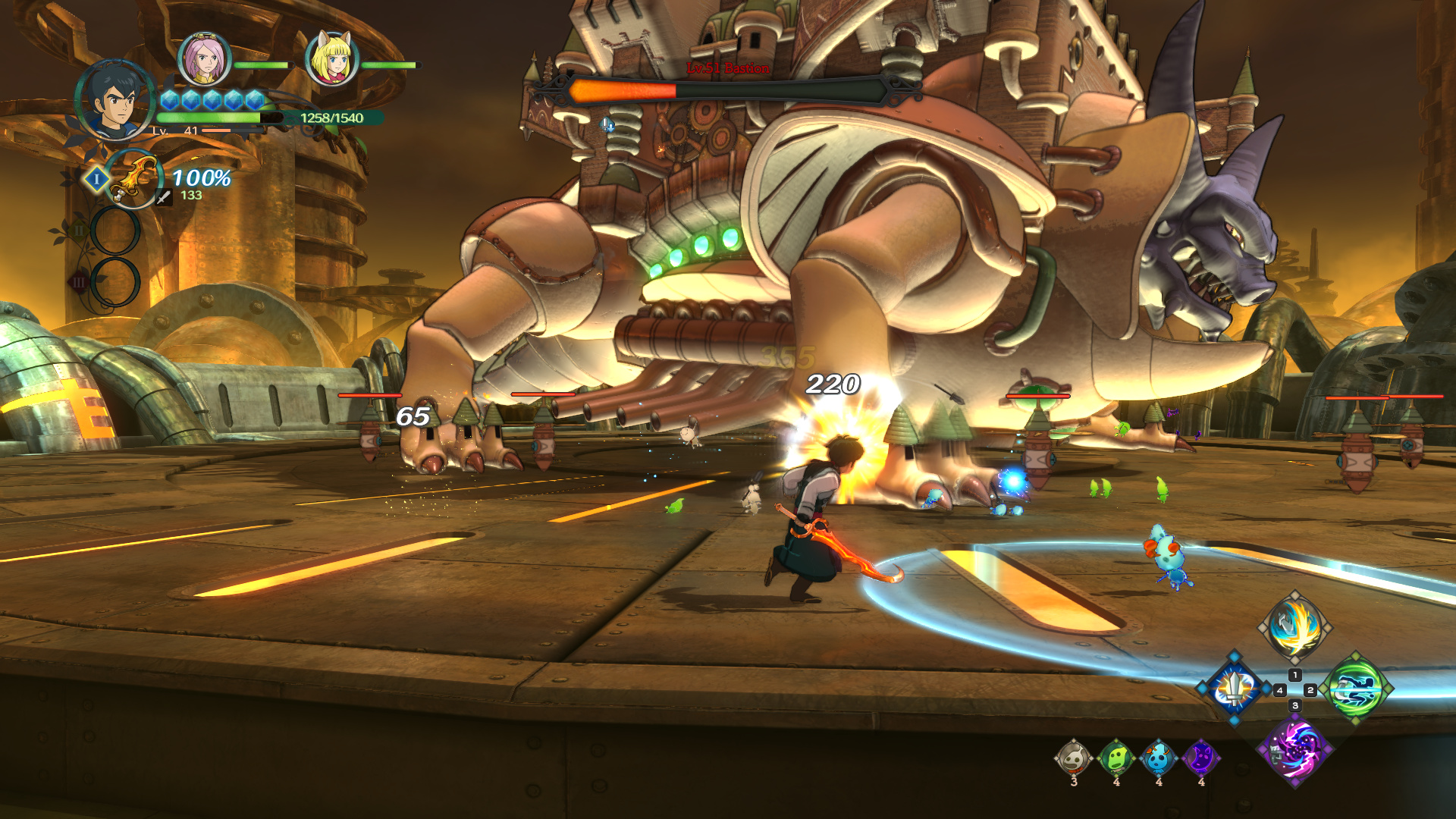Switch to the blonde cat-eared party member
The image size is (1456, 819).
331,59
